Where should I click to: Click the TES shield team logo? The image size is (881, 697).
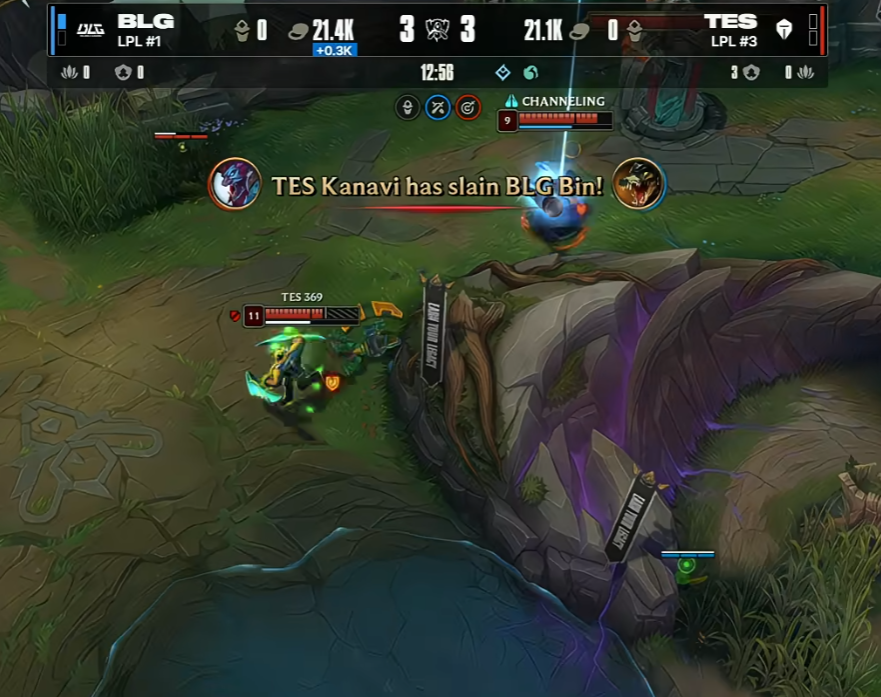pos(784,30)
